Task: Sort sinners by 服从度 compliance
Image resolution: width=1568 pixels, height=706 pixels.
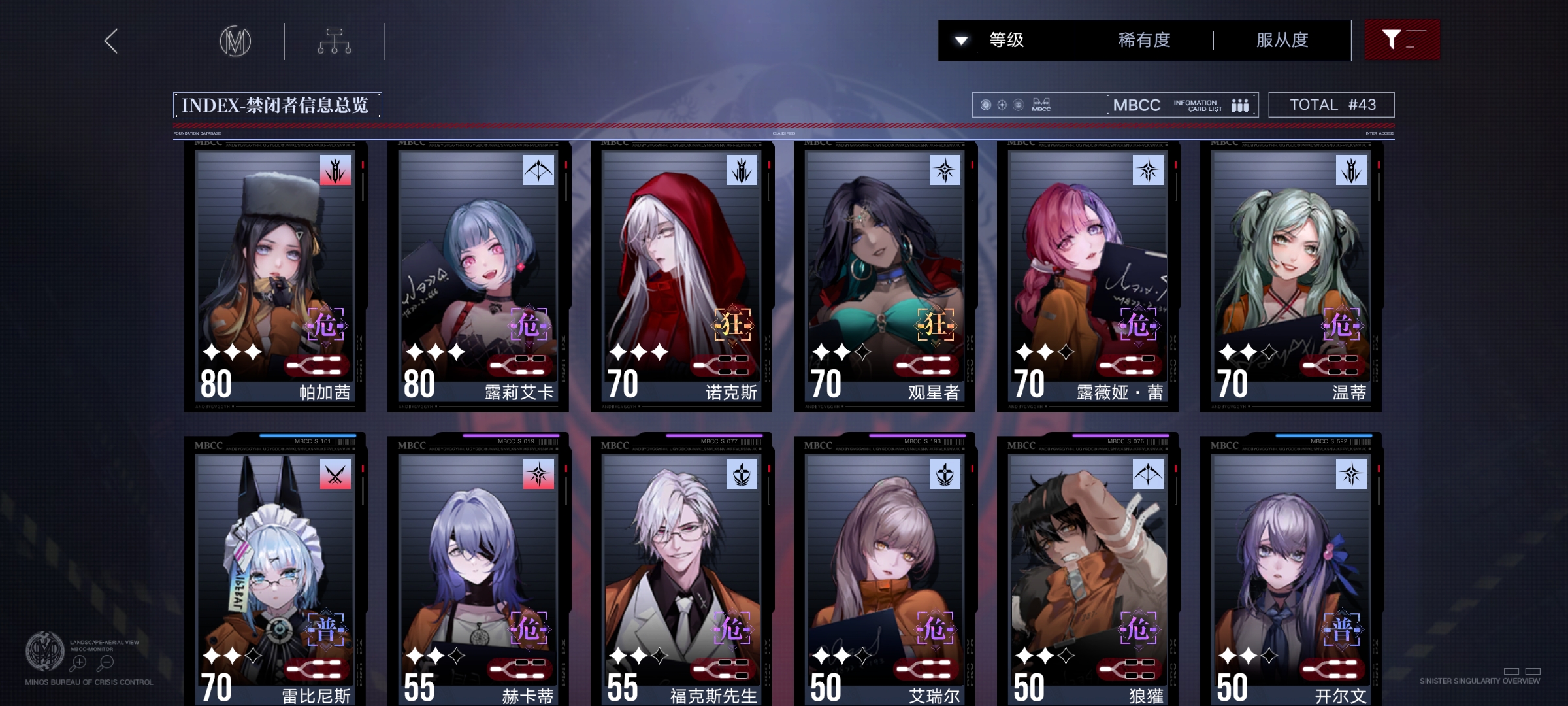Action: 1282,41
